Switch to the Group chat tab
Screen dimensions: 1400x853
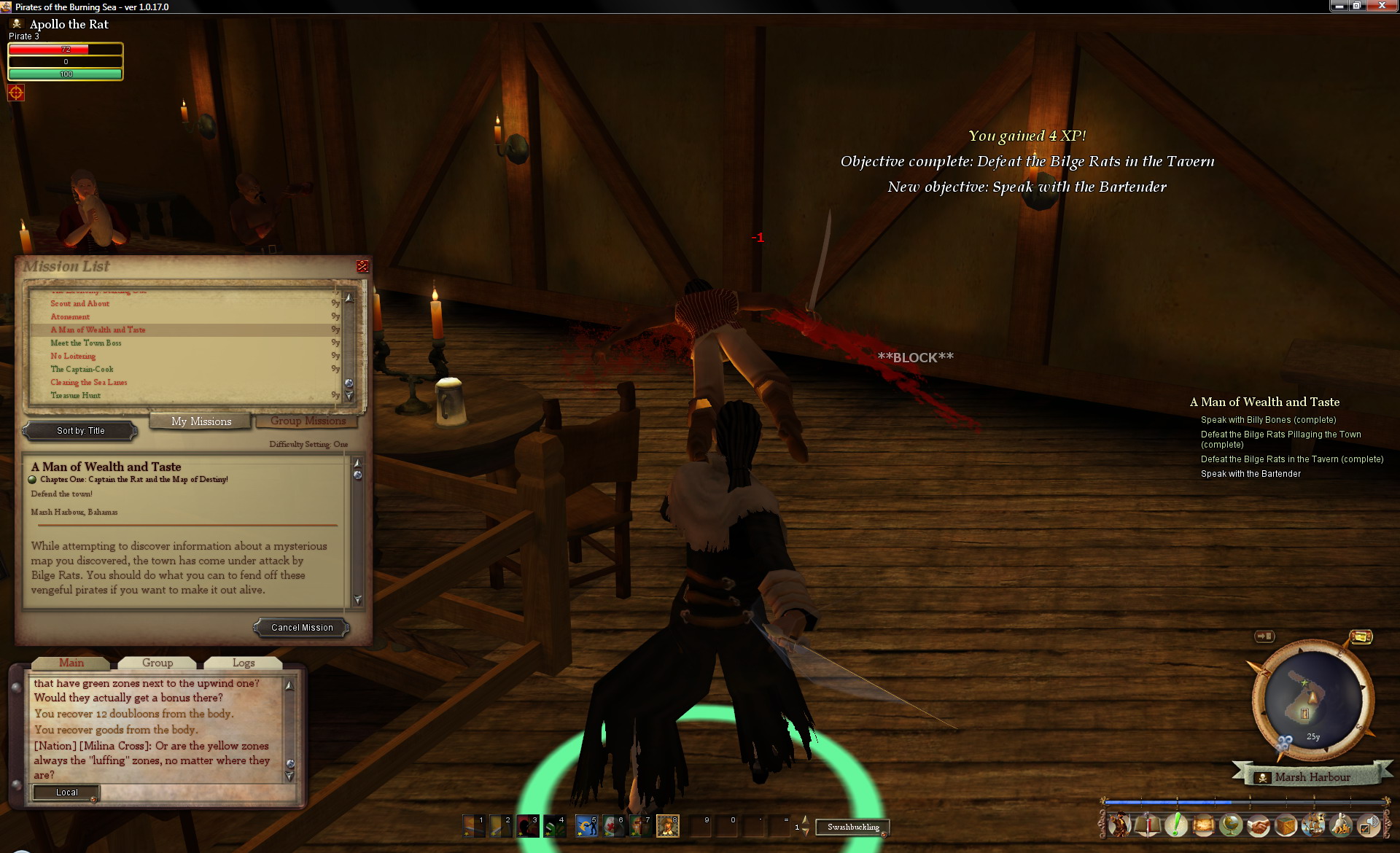pos(157,663)
